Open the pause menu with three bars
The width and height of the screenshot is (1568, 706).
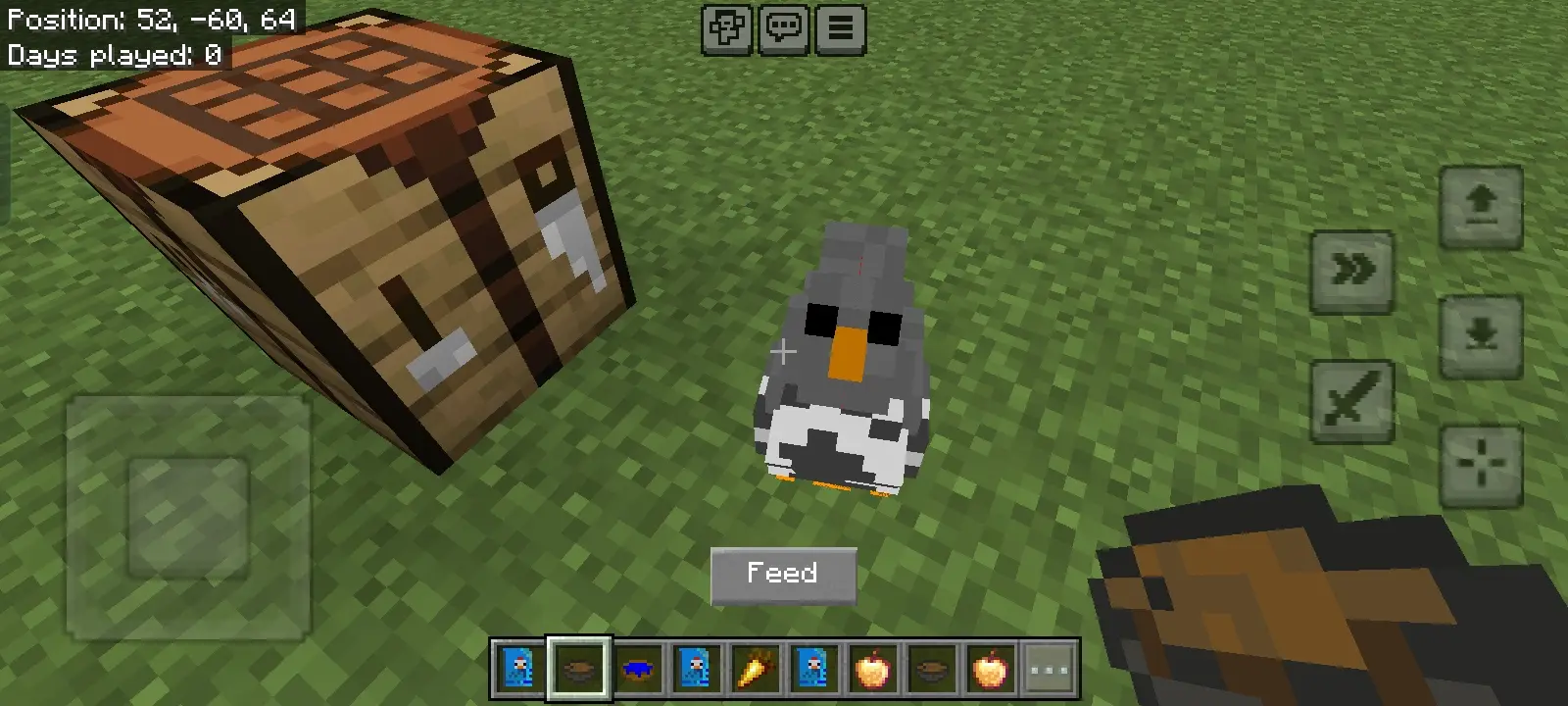pyautogui.click(x=840, y=29)
